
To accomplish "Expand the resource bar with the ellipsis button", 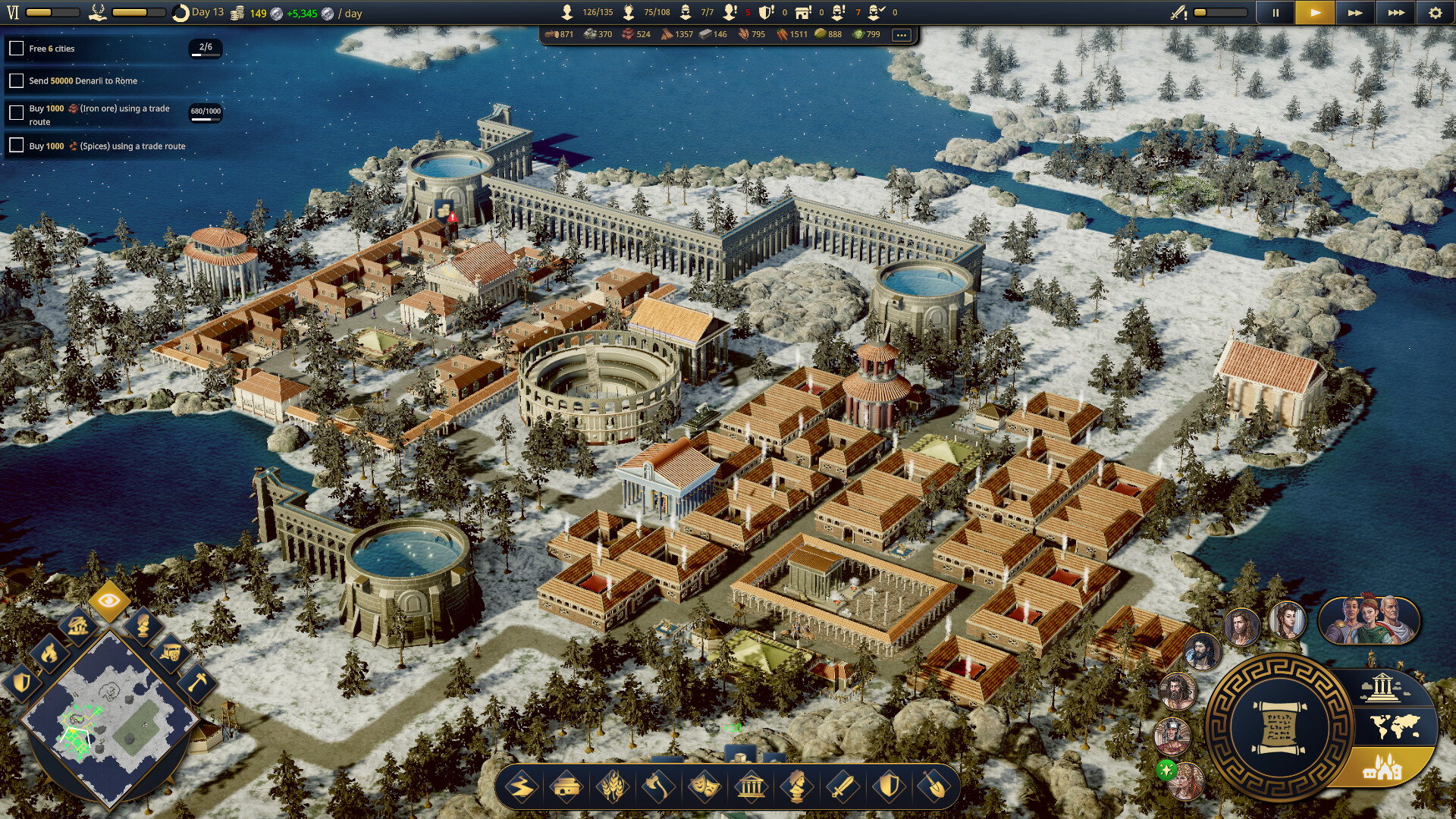I will click(901, 35).
